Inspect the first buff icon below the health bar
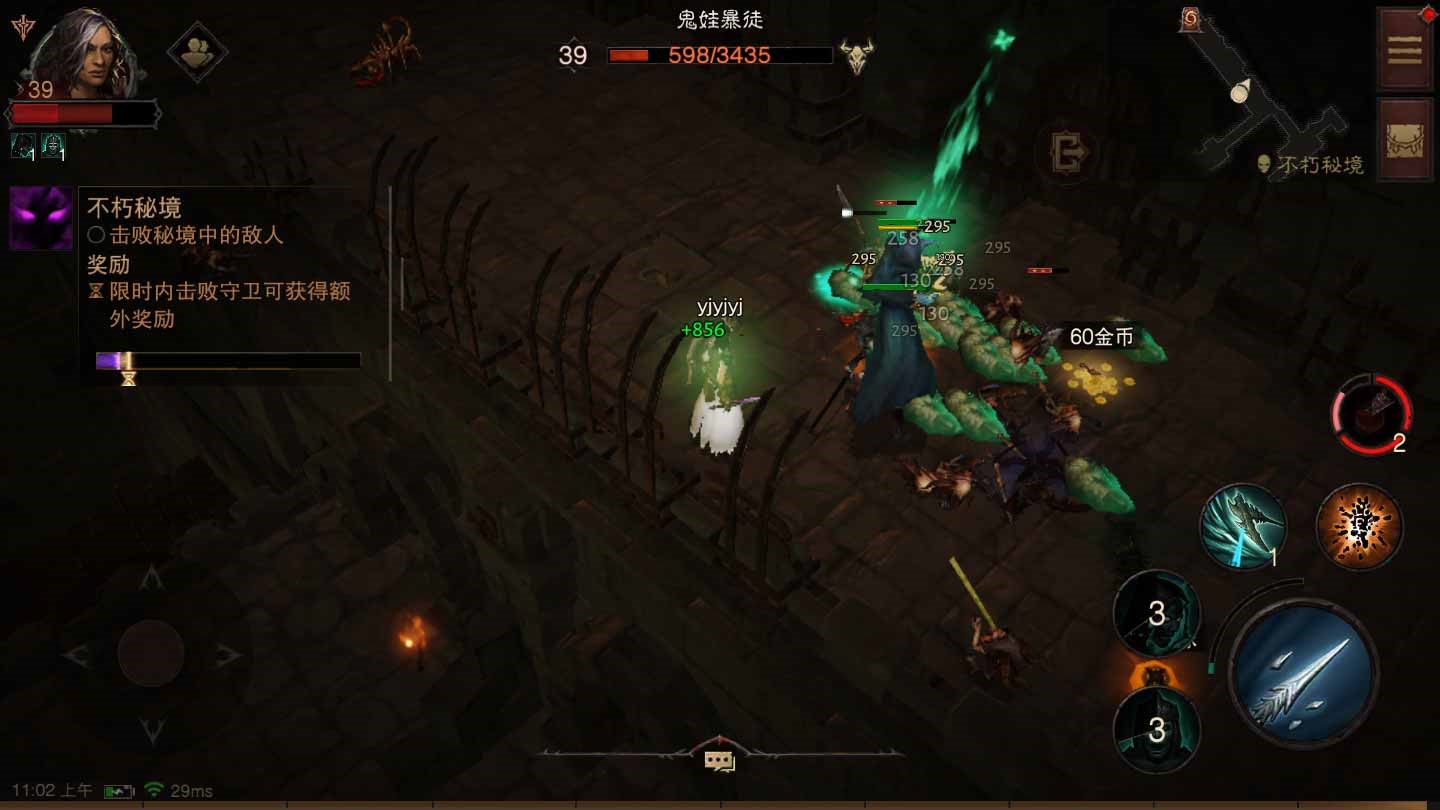 pos(22,146)
